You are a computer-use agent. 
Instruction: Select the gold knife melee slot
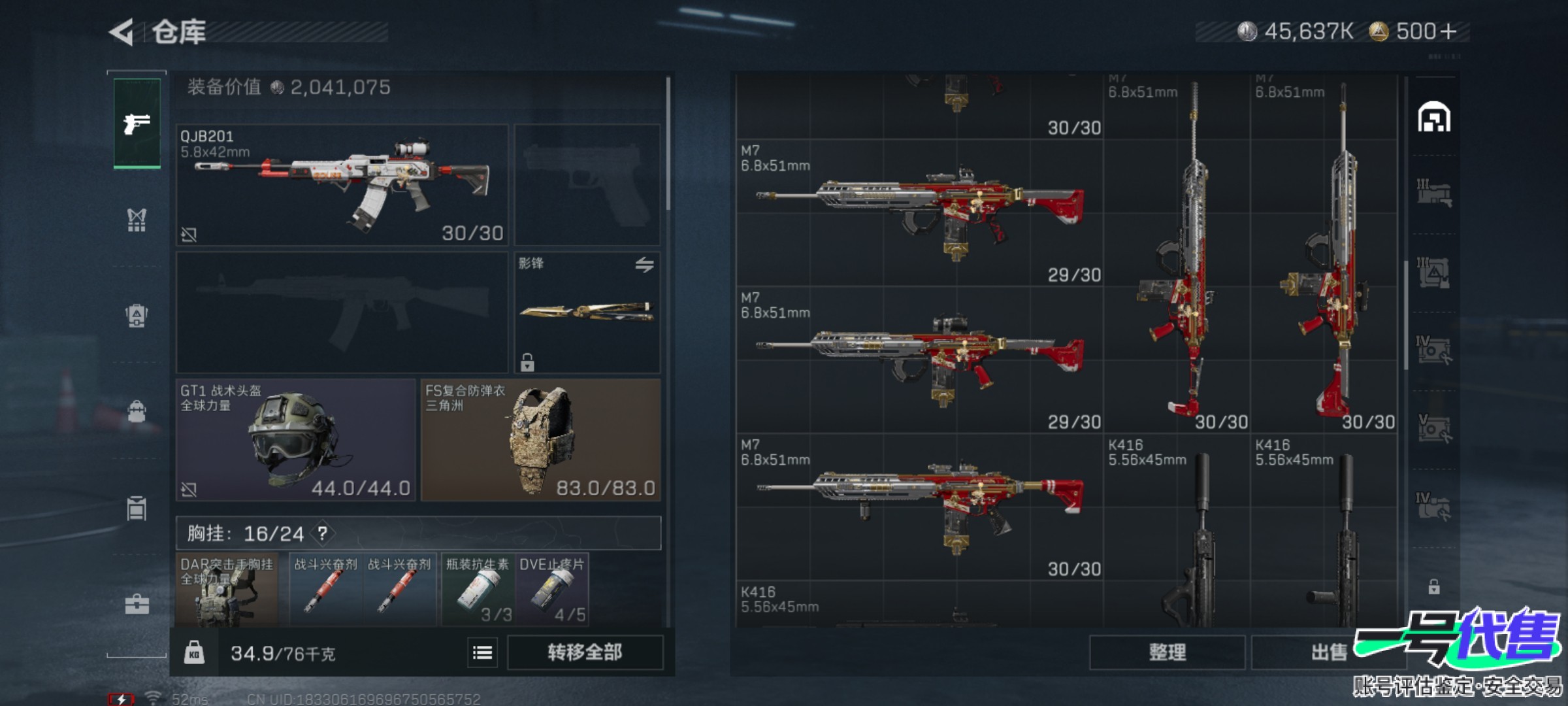pyautogui.click(x=587, y=312)
